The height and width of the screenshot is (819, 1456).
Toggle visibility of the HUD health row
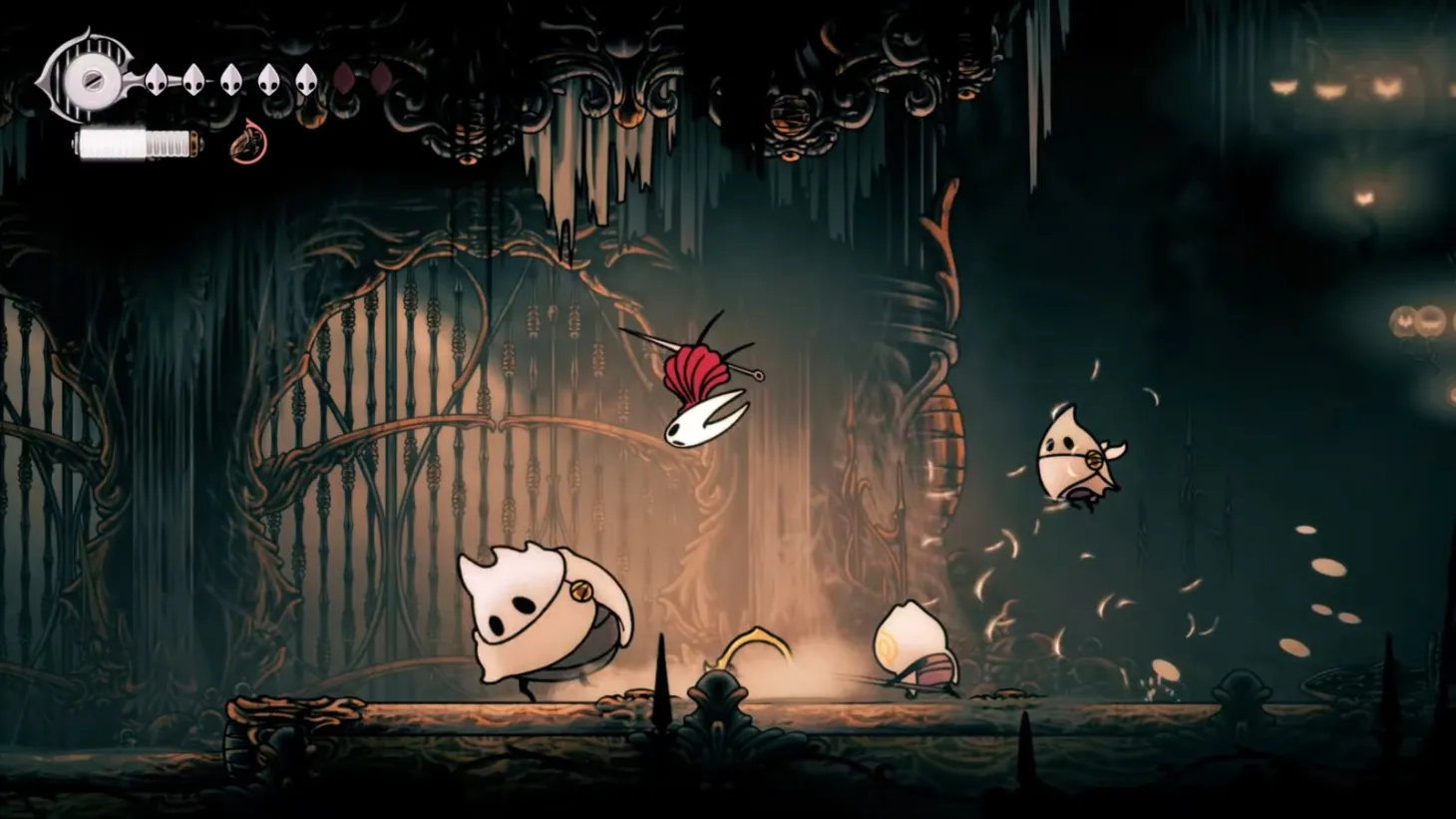pos(229,82)
